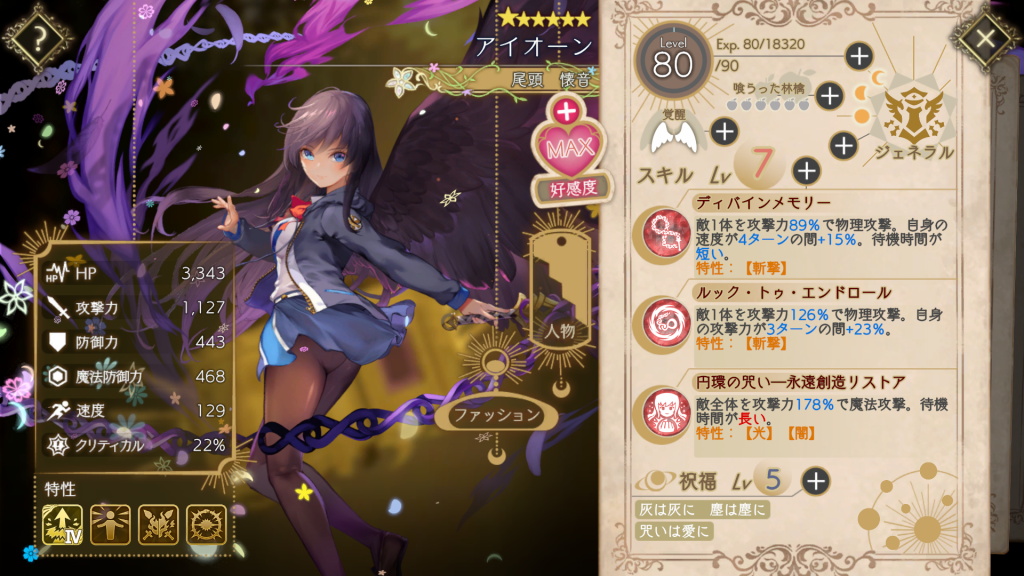The height and width of the screenshot is (576, 1024).
Task: Tap the plus beside the apple items
Action: click(829, 95)
